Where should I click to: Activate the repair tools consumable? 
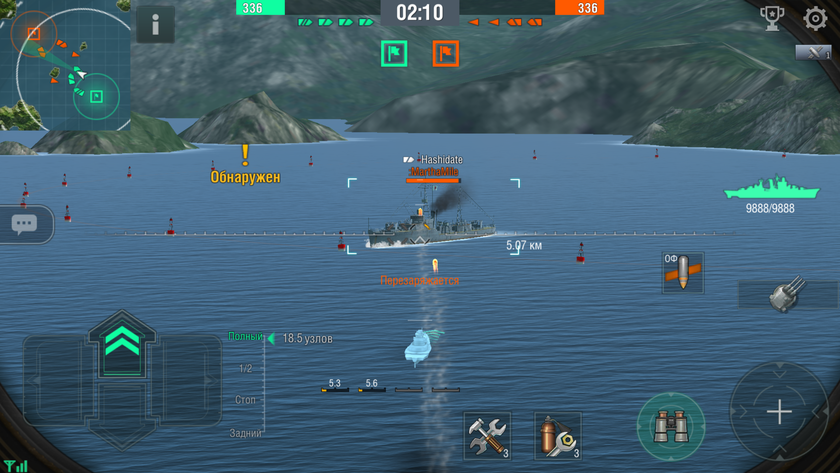tap(487, 436)
